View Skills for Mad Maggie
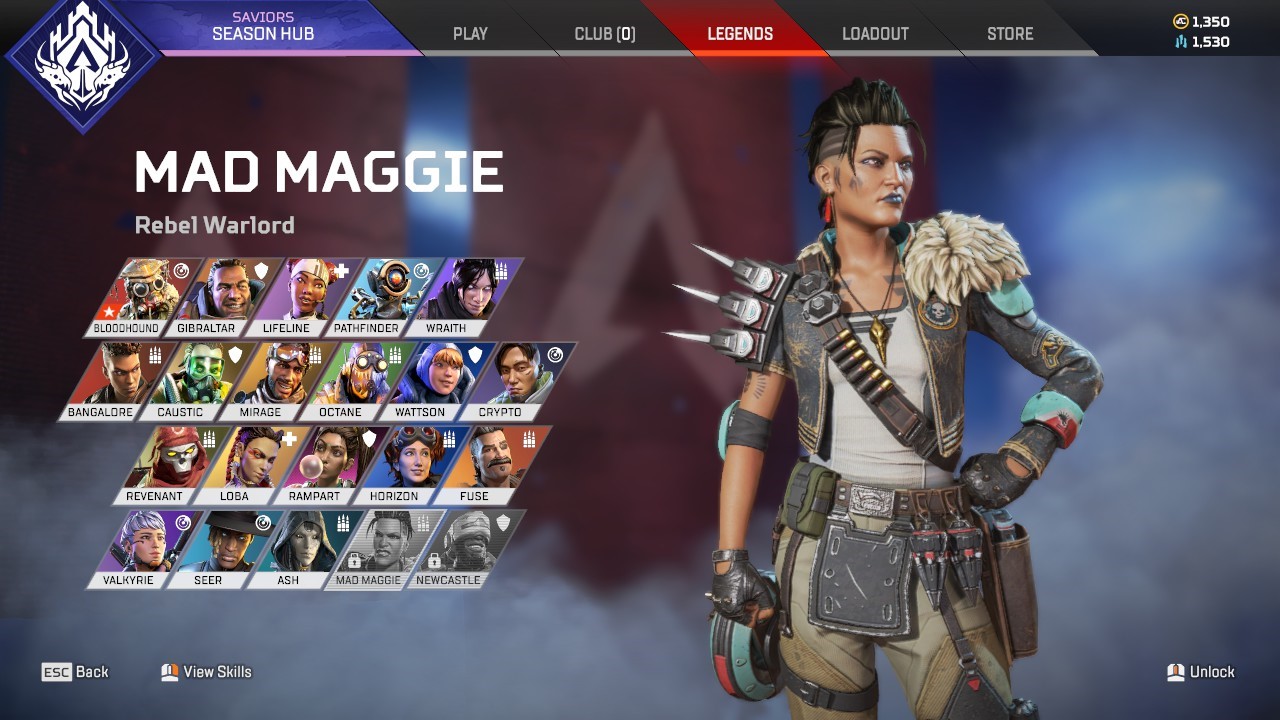The width and height of the screenshot is (1280, 720). pos(207,672)
